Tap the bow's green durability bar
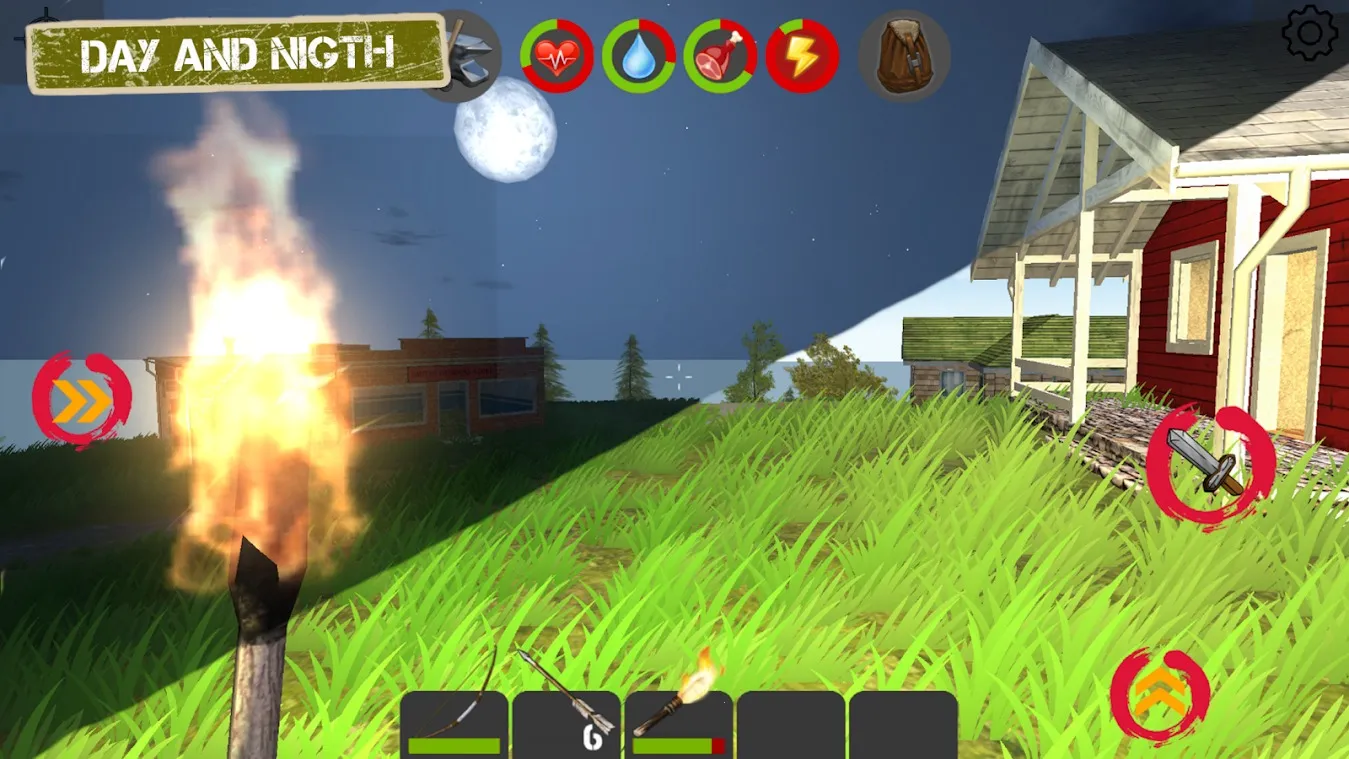This screenshot has height=759, width=1349. click(452, 744)
